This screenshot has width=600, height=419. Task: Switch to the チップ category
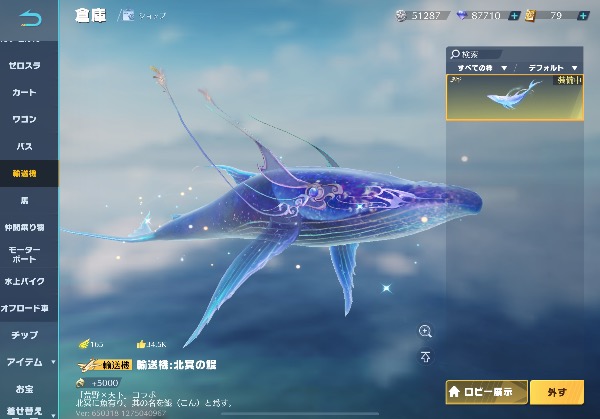click(24, 335)
